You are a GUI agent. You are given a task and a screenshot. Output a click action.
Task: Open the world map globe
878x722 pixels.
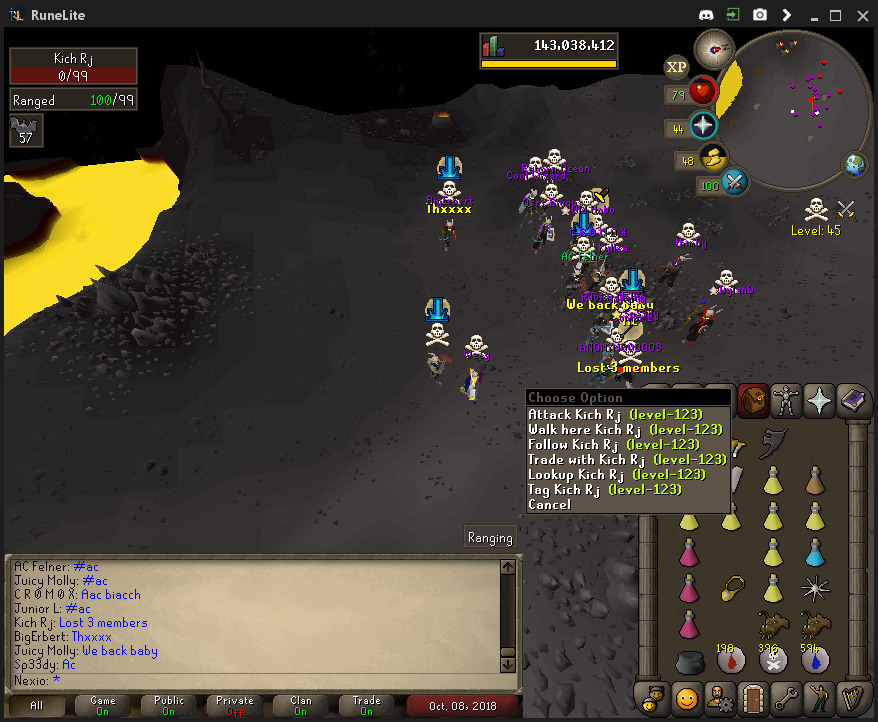click(x=855, y=165)
